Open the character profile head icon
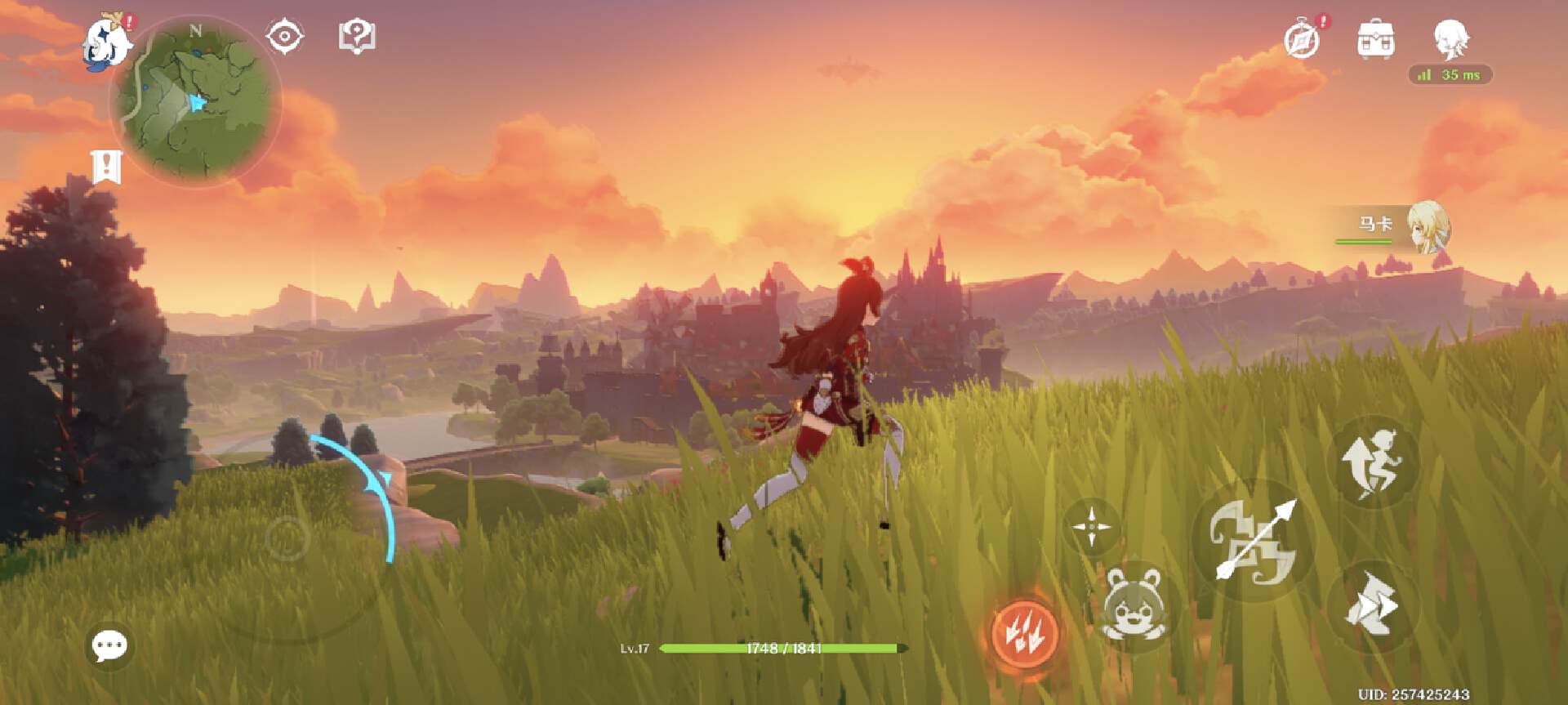1568x705 pixels. tap(1450, 38)
